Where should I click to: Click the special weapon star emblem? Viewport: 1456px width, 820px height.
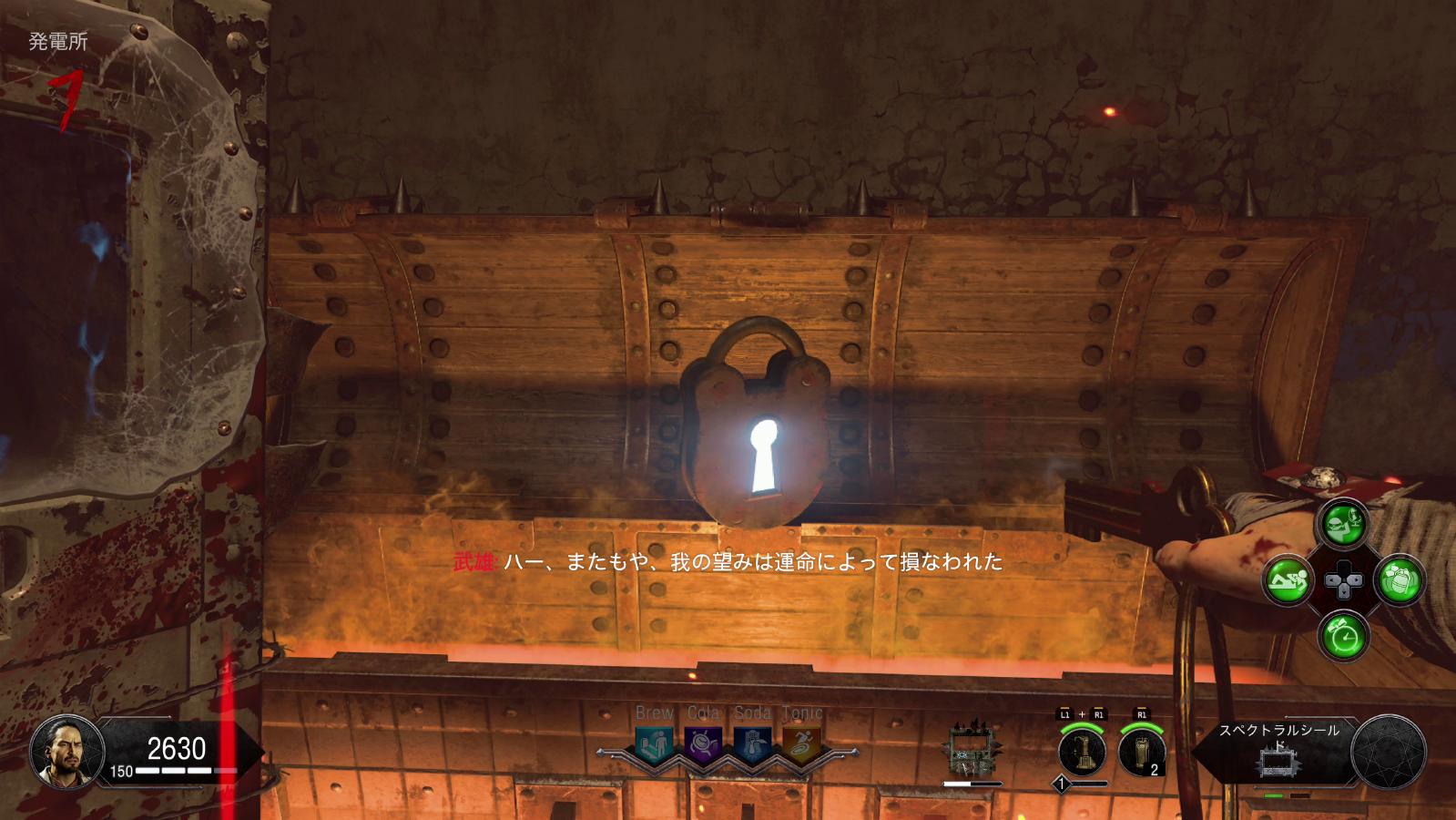[1389, 753]
